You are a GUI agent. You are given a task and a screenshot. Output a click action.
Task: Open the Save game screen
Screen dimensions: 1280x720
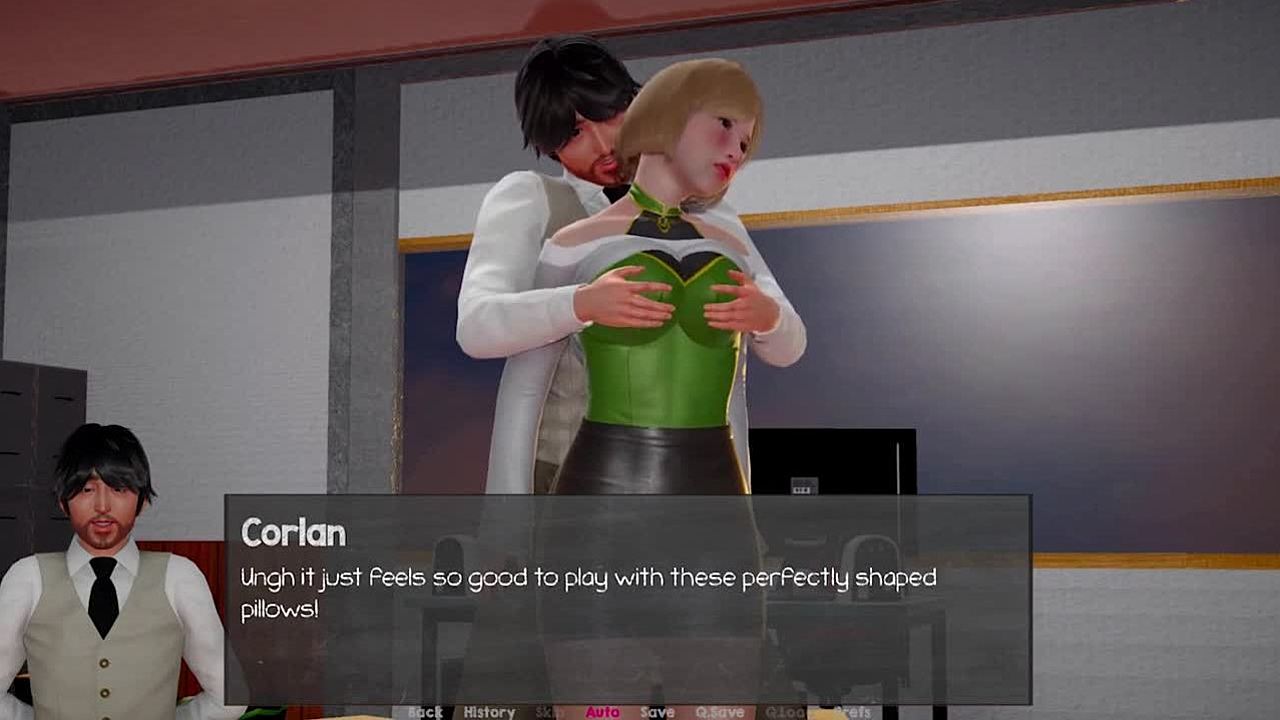click(x=657, y=712)
